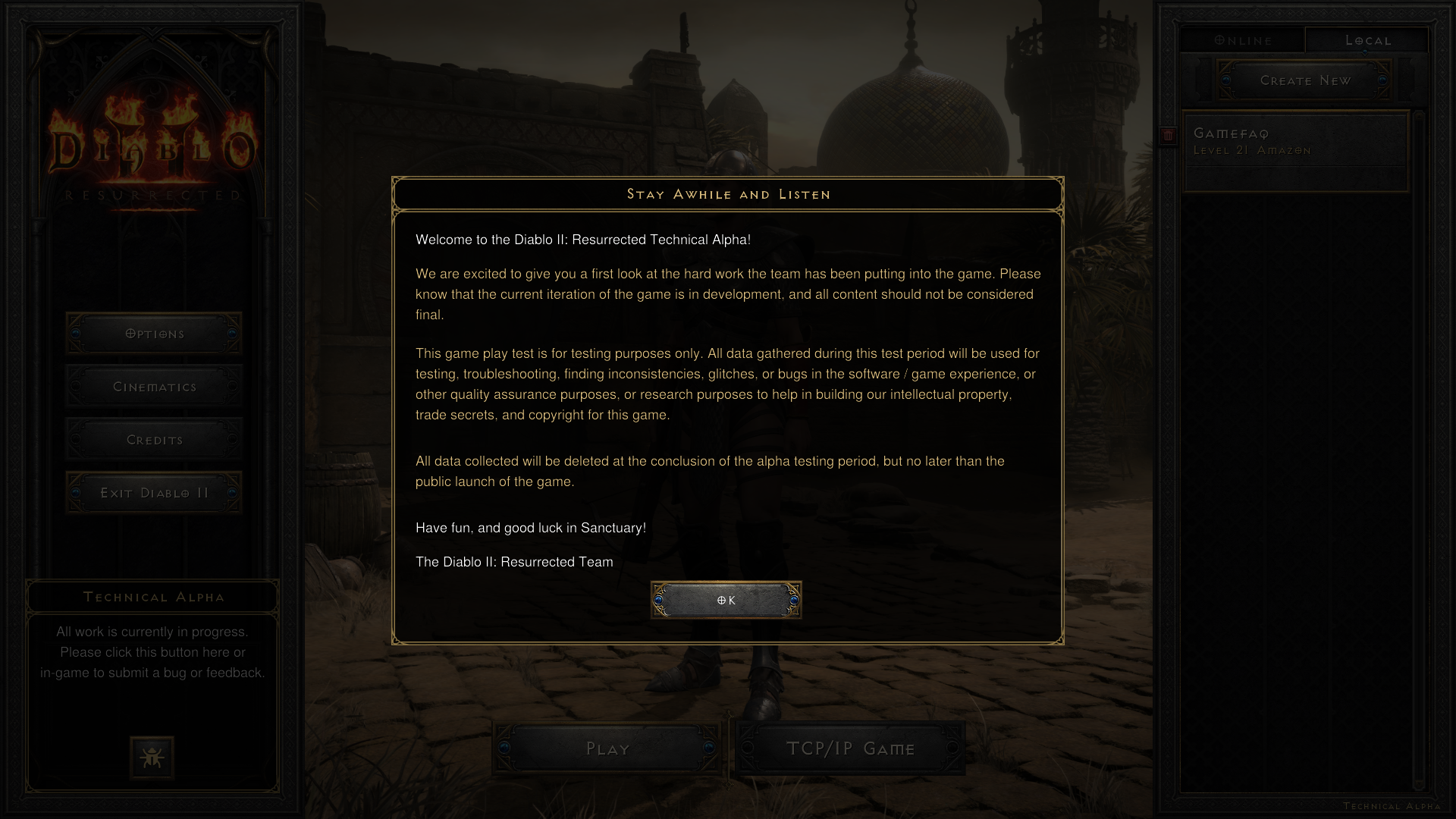Click the Diablo II Resurrected flame logo
Image resolution: width=1456 pixels, height=819 pixels.
[x=152, y=144]
